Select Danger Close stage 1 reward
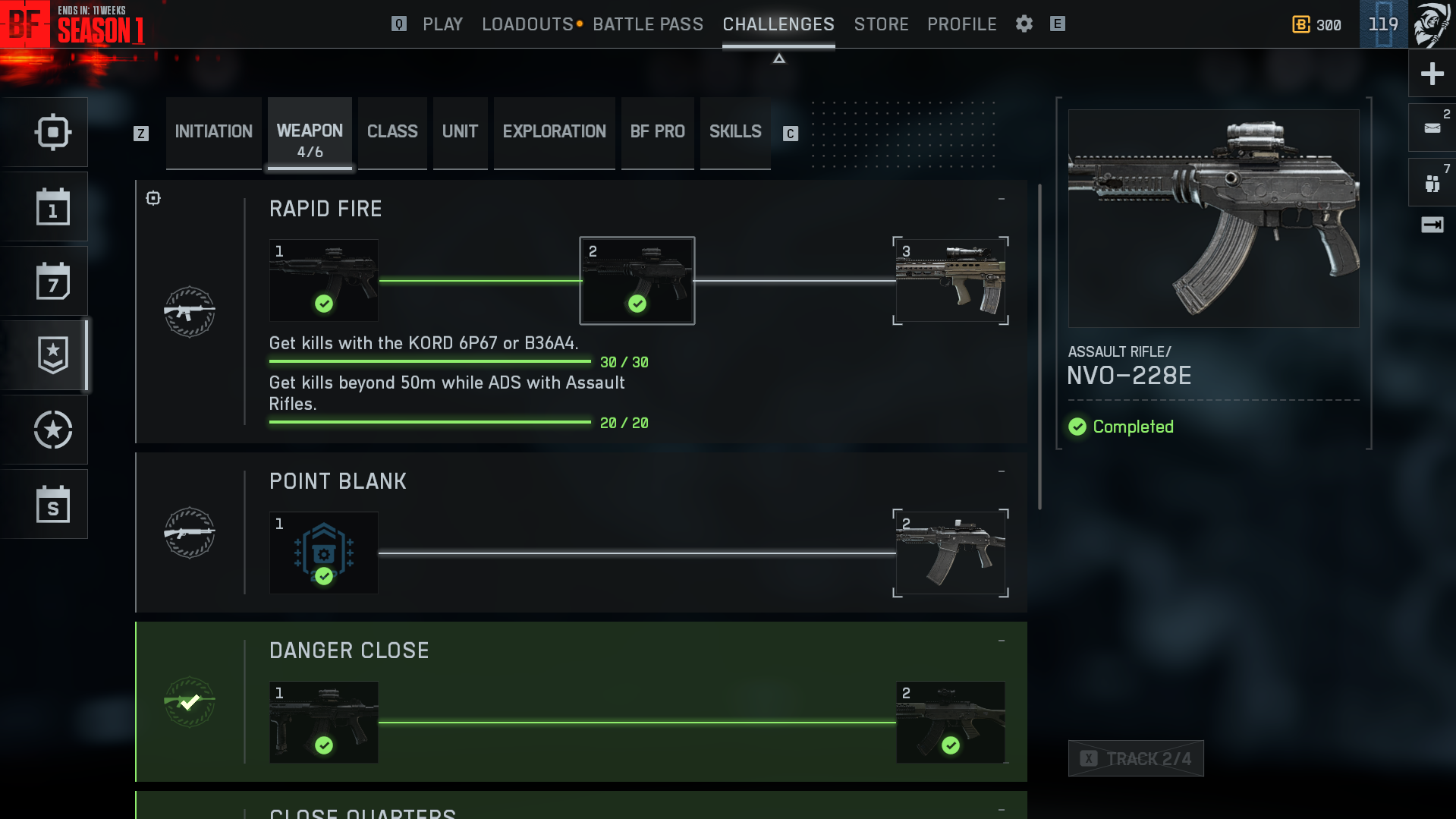Image resolution: width=1456 pixels, height=819 pixels. tap(324, 723)
